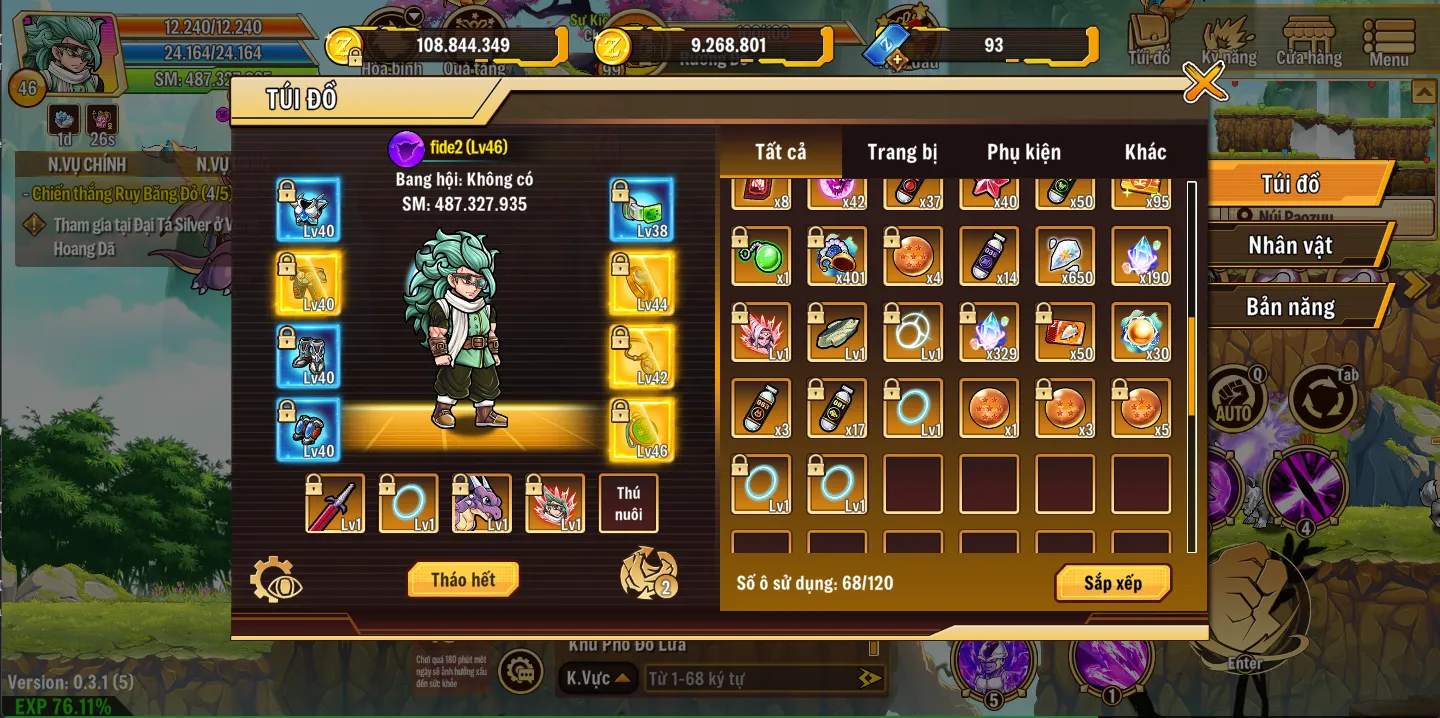Image resolution: width=1440 pixels, height=718 pixels.
Task: Select the Lv46 green equipment slot
Action: (x=641, y=430)
